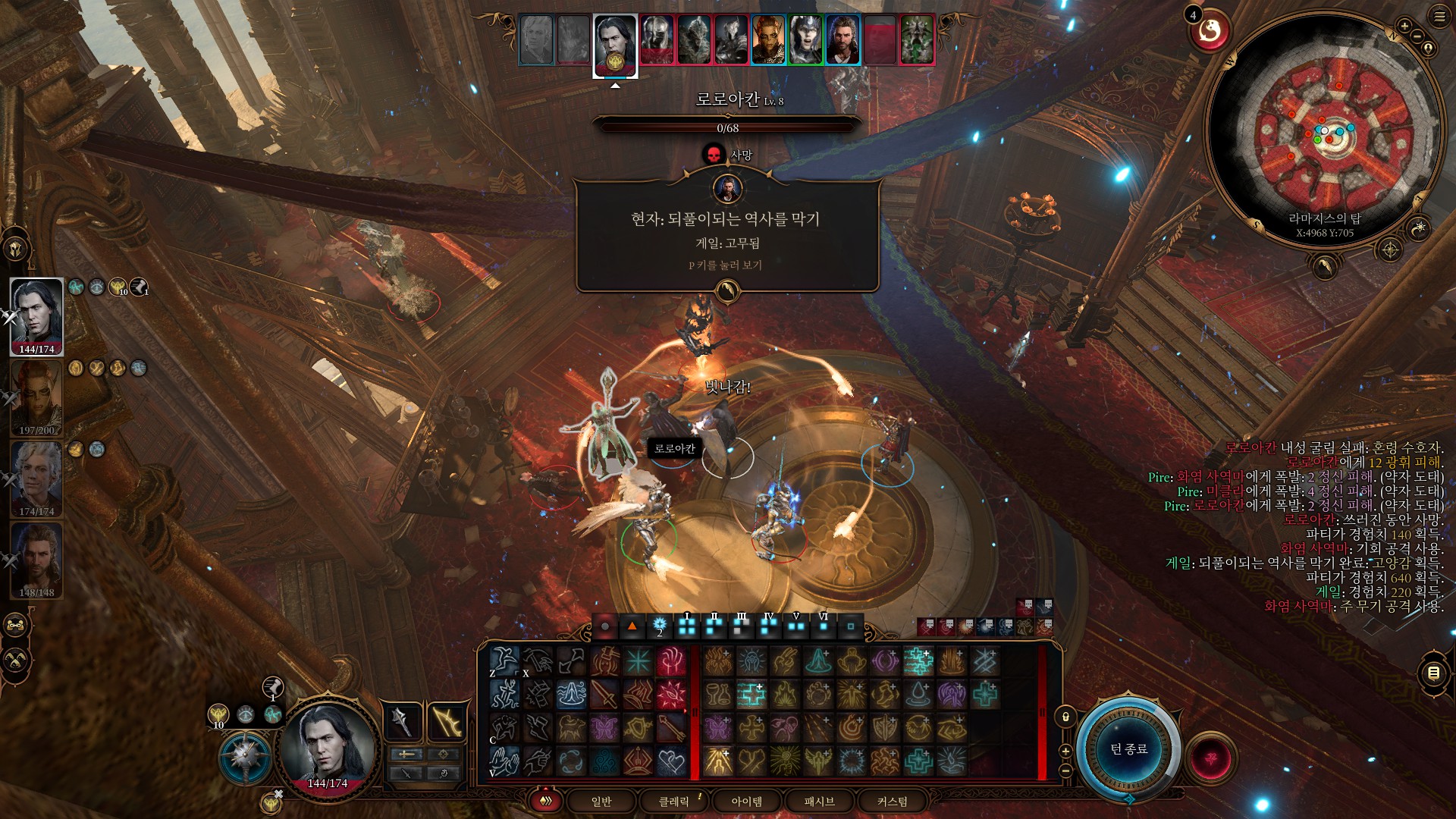Image resolution: width=1456 pixels, height=819 pixels.
Task: Select the orange triangle bonus action filter
Action: coord(632,626)
